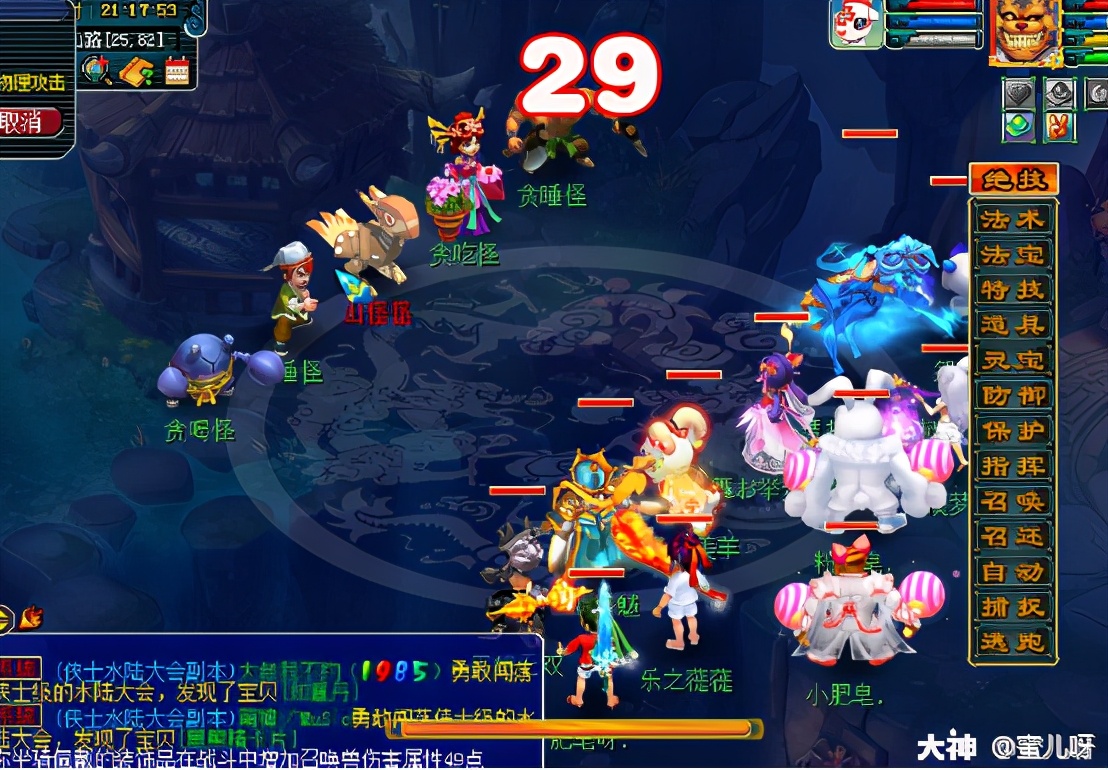1108x770 pixels.
Task: Select the 保护 protect command
Action: 1012,431
